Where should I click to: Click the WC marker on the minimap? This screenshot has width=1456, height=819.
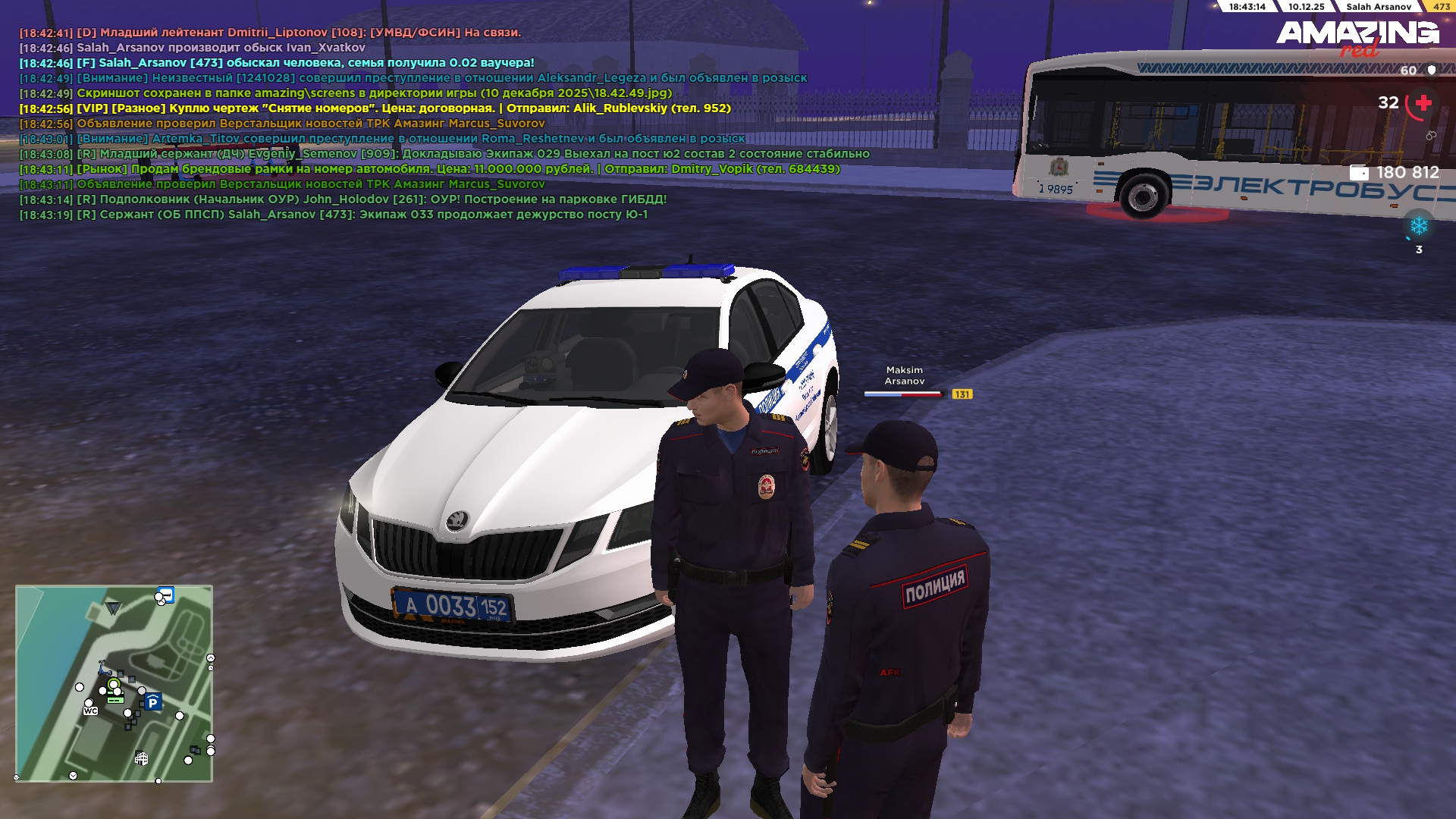(90, 711)
